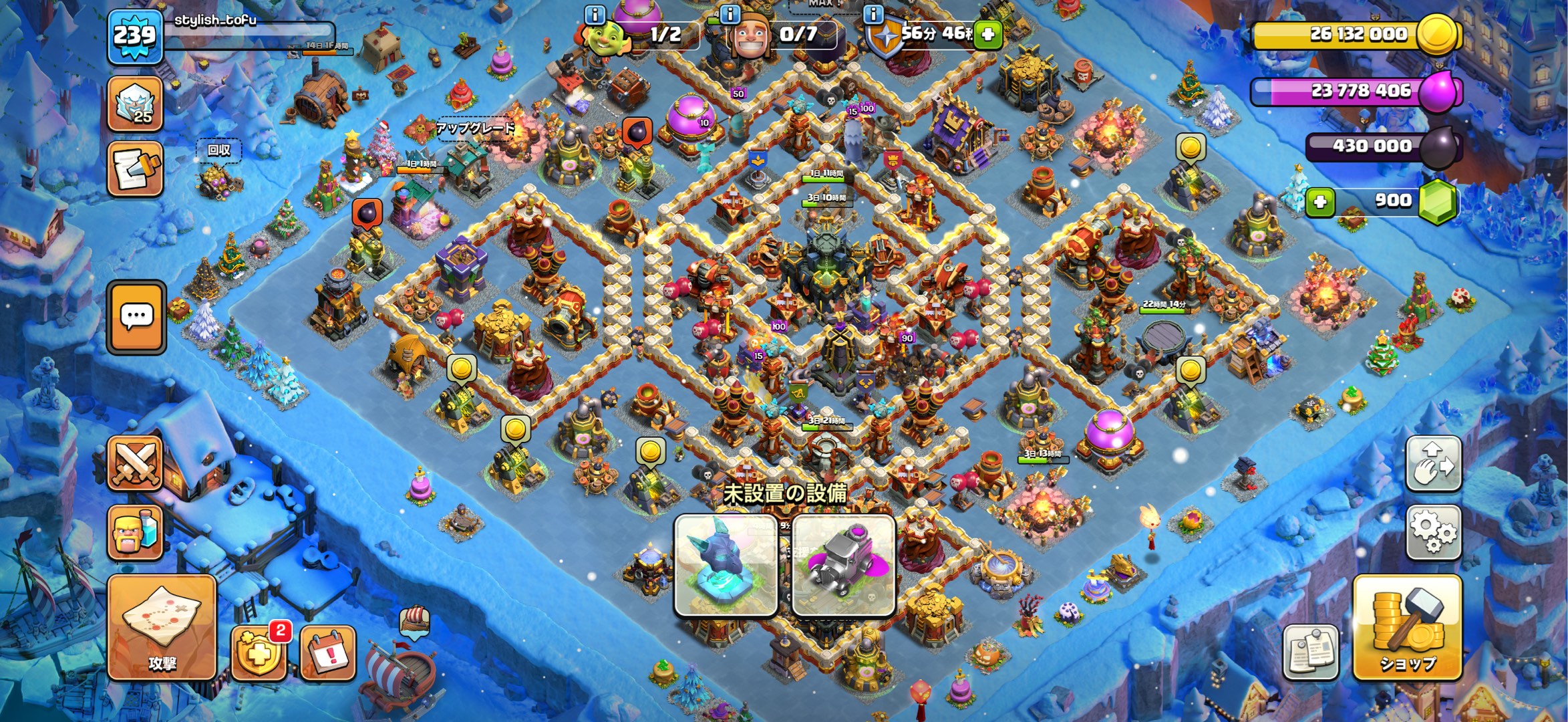Open the settings gears button
Image resolution: width=1568 pixels, height=722 pixels.
coord(1434,532)
